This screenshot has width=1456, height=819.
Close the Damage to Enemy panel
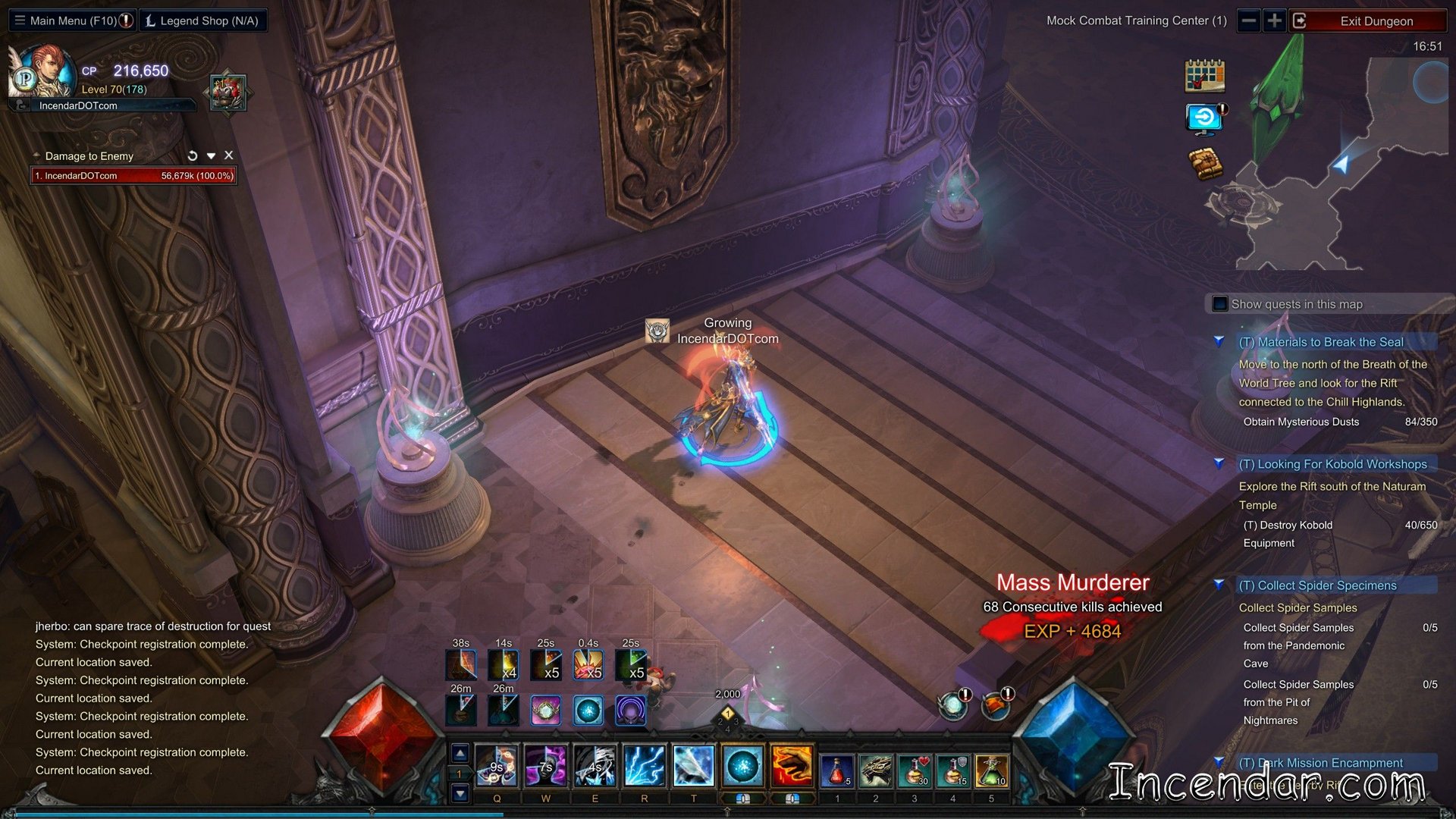(229, 155)
